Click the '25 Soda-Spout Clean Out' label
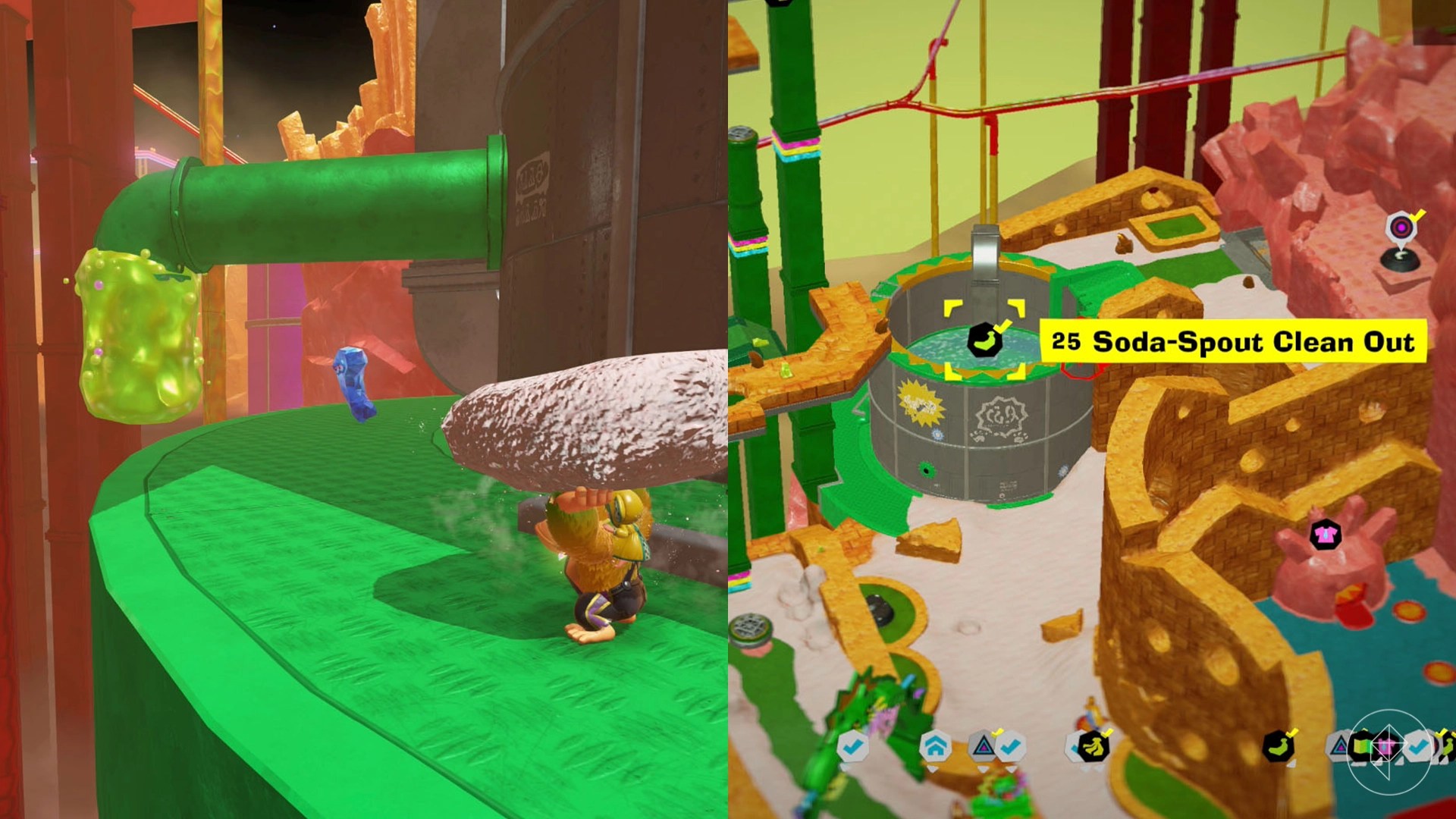Image resolution: width=1456 pixels, height=819 pixels. (1232, 341)
